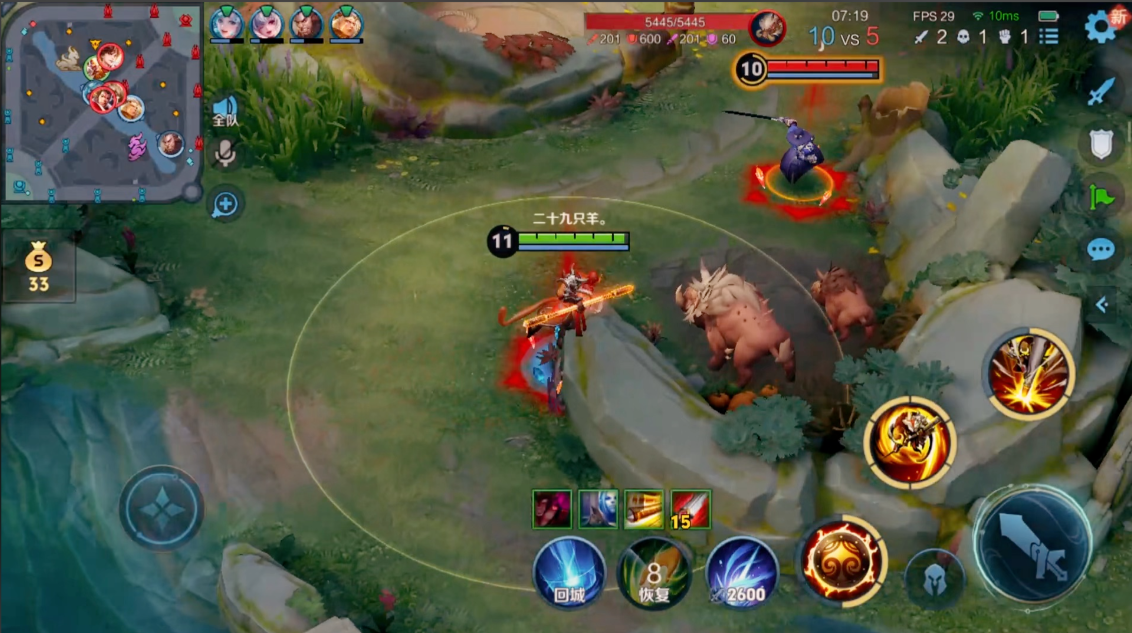Open the settings gear menu
Image resolution: width=1132 pixels, height=633 pixels.
(x=1100, y=26)
